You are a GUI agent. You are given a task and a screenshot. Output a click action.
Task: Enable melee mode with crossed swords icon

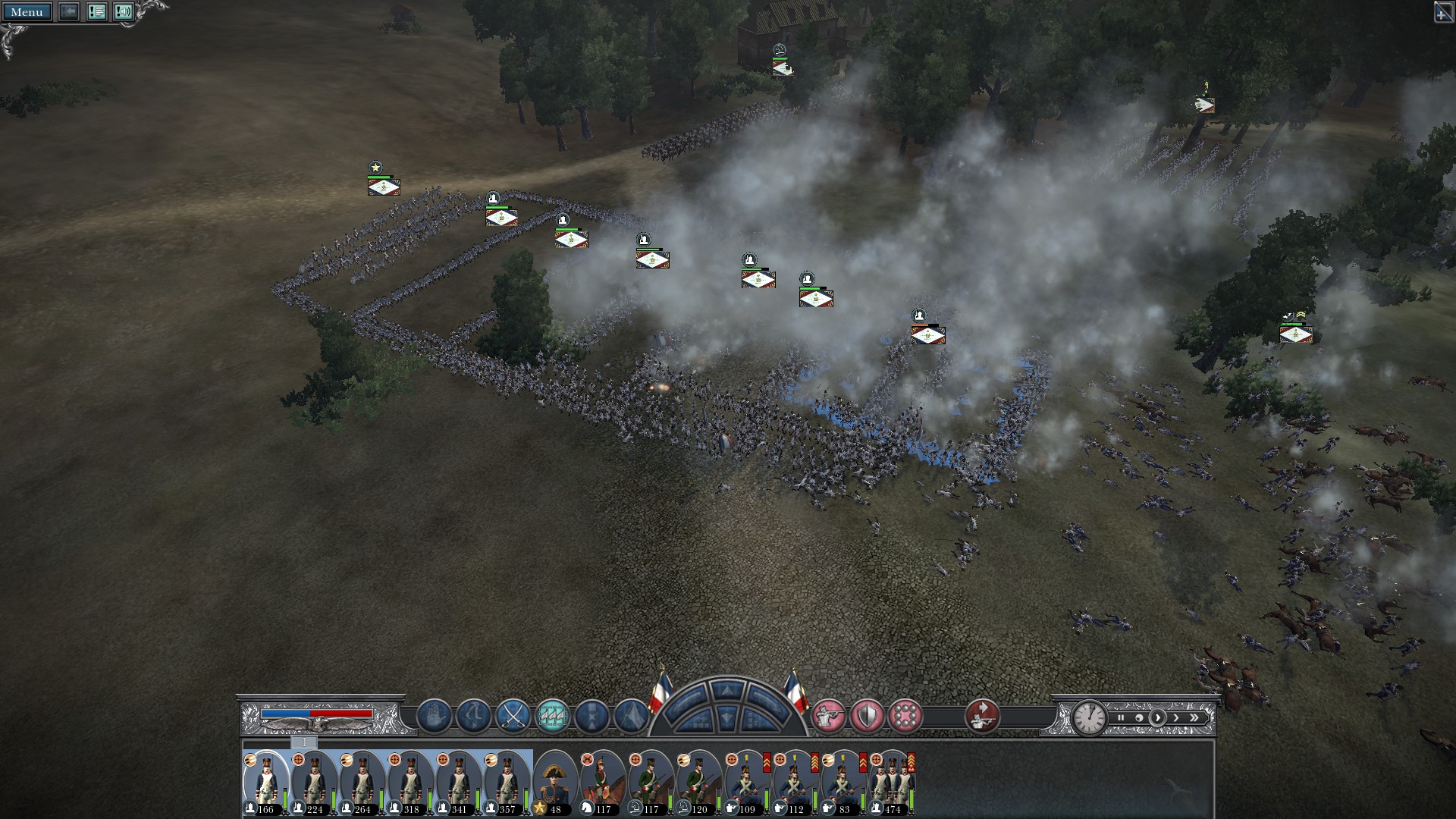[x=513, y=717]
